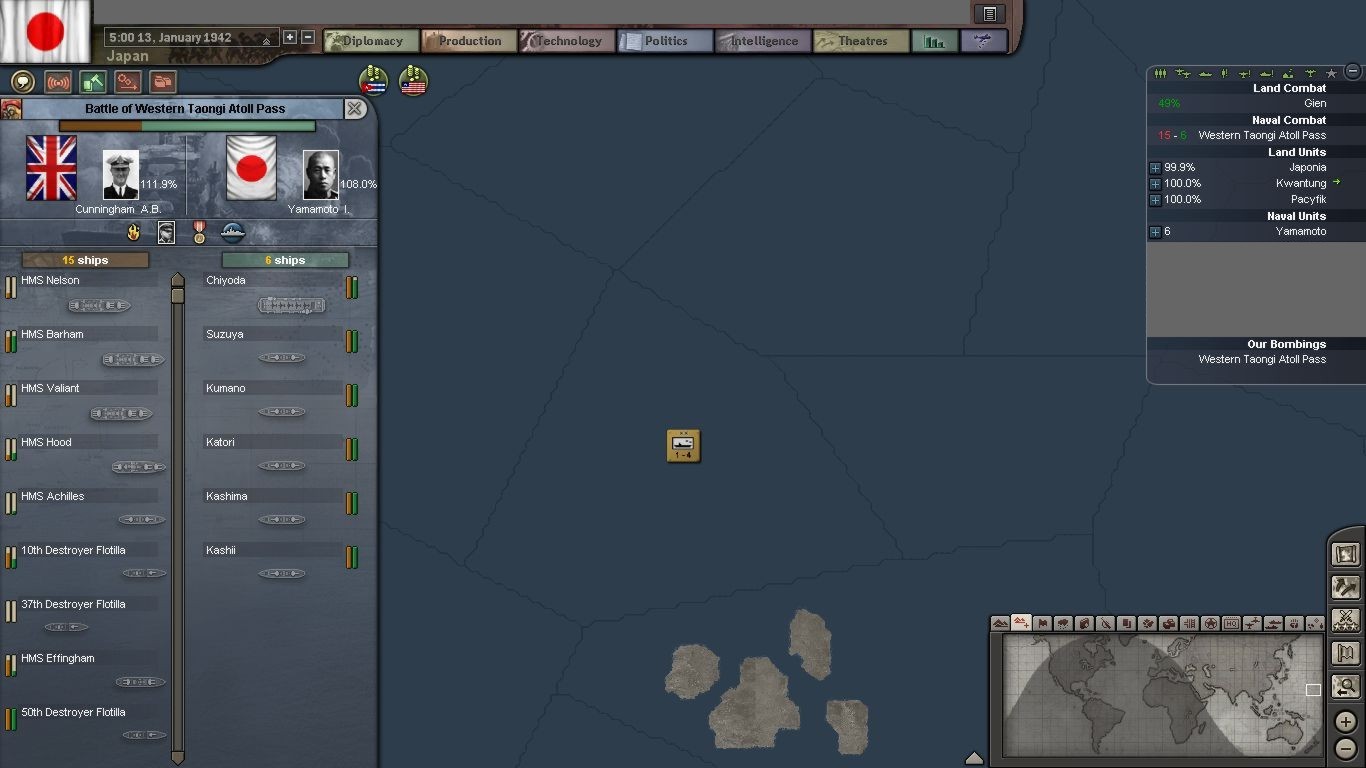The height and width of the screenshot is (768, 1366).
Task: Zoom out the map with the minus button
Action: click(1346, 748)
